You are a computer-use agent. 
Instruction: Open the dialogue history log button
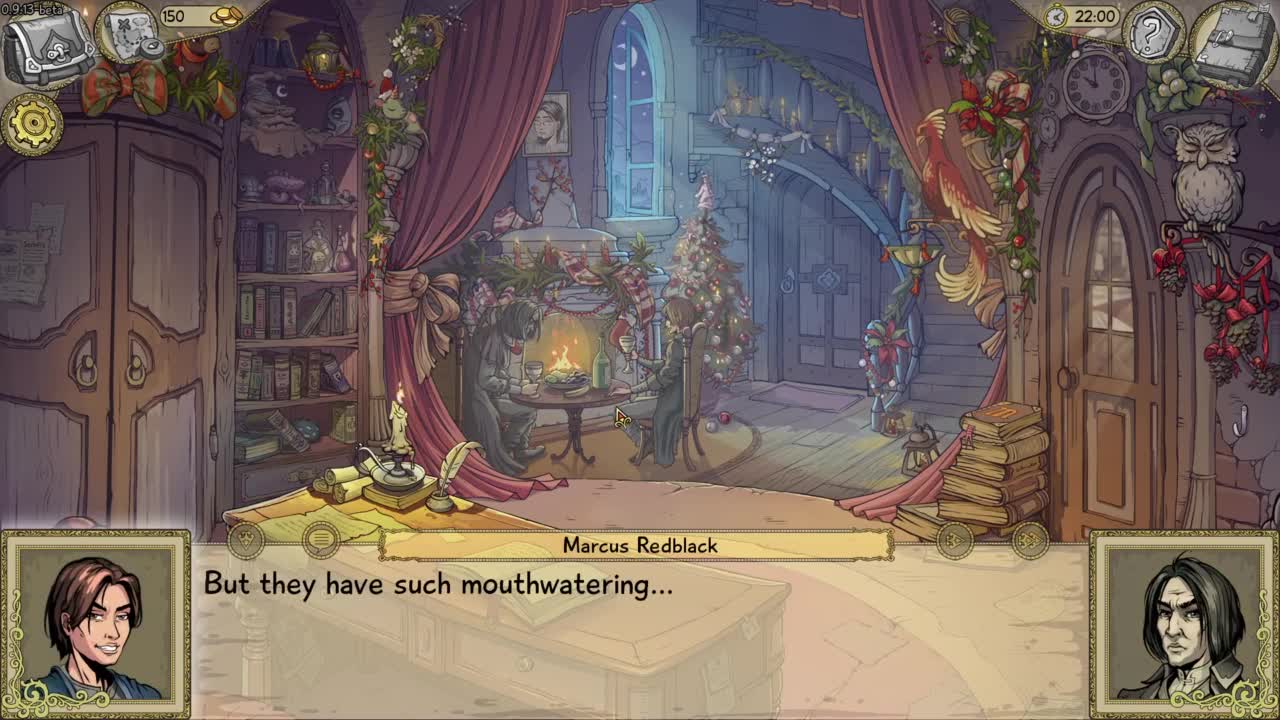pyautogui.click(x=320, y=541)
